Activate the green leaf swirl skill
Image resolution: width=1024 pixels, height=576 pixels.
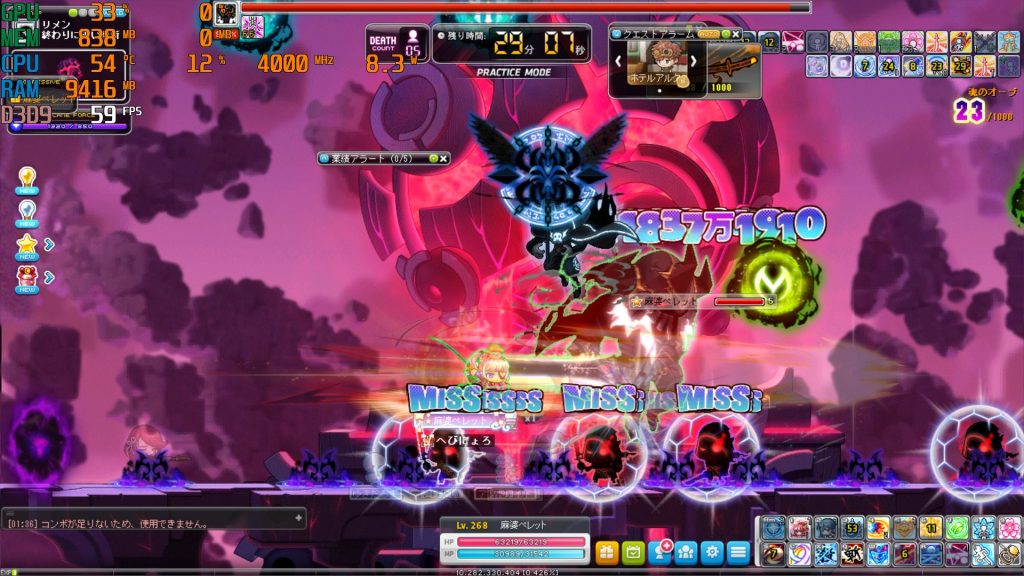pos(956,528)
